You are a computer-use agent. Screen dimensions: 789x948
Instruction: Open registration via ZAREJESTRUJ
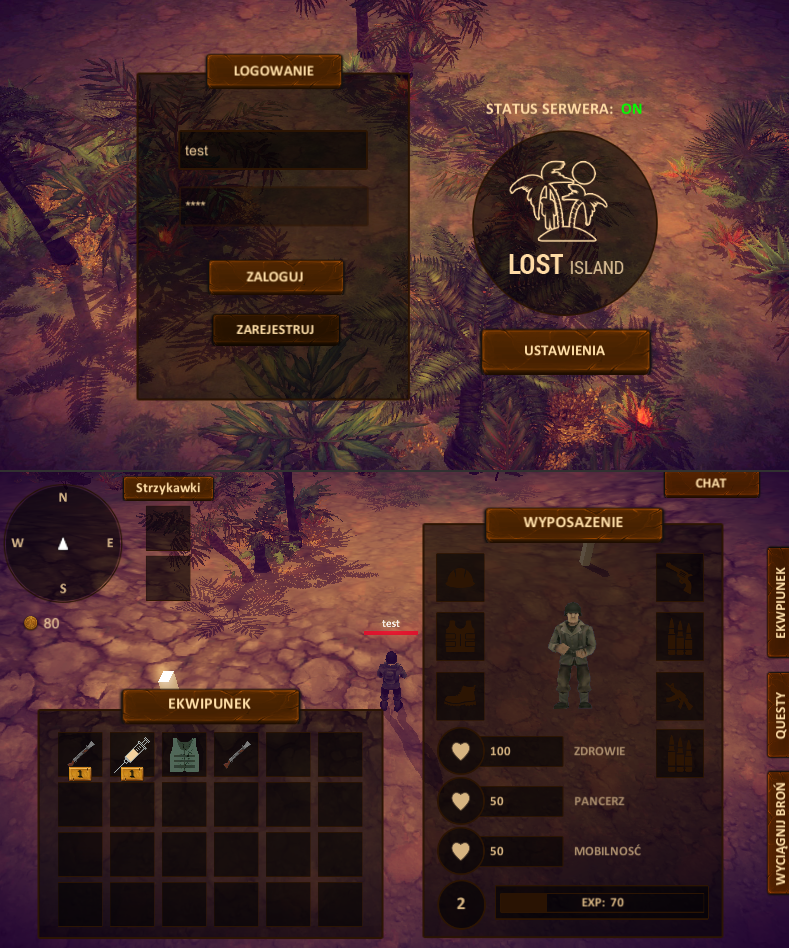pyautogui.click(x=276, y=329)
